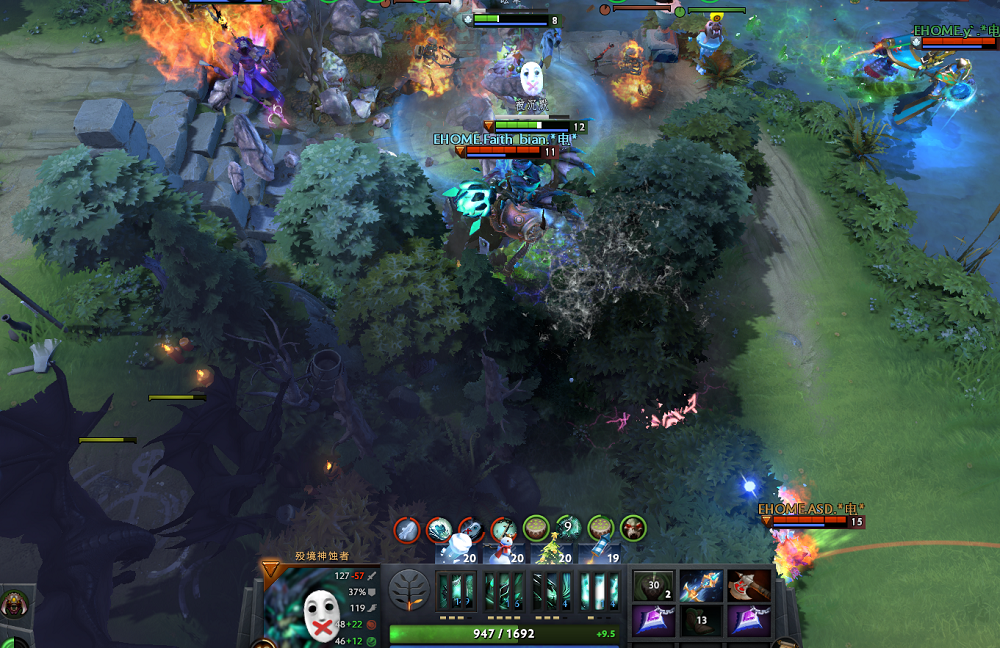Click the red axe inventory item
This screenshot has width=1000, height=648.
748,586
